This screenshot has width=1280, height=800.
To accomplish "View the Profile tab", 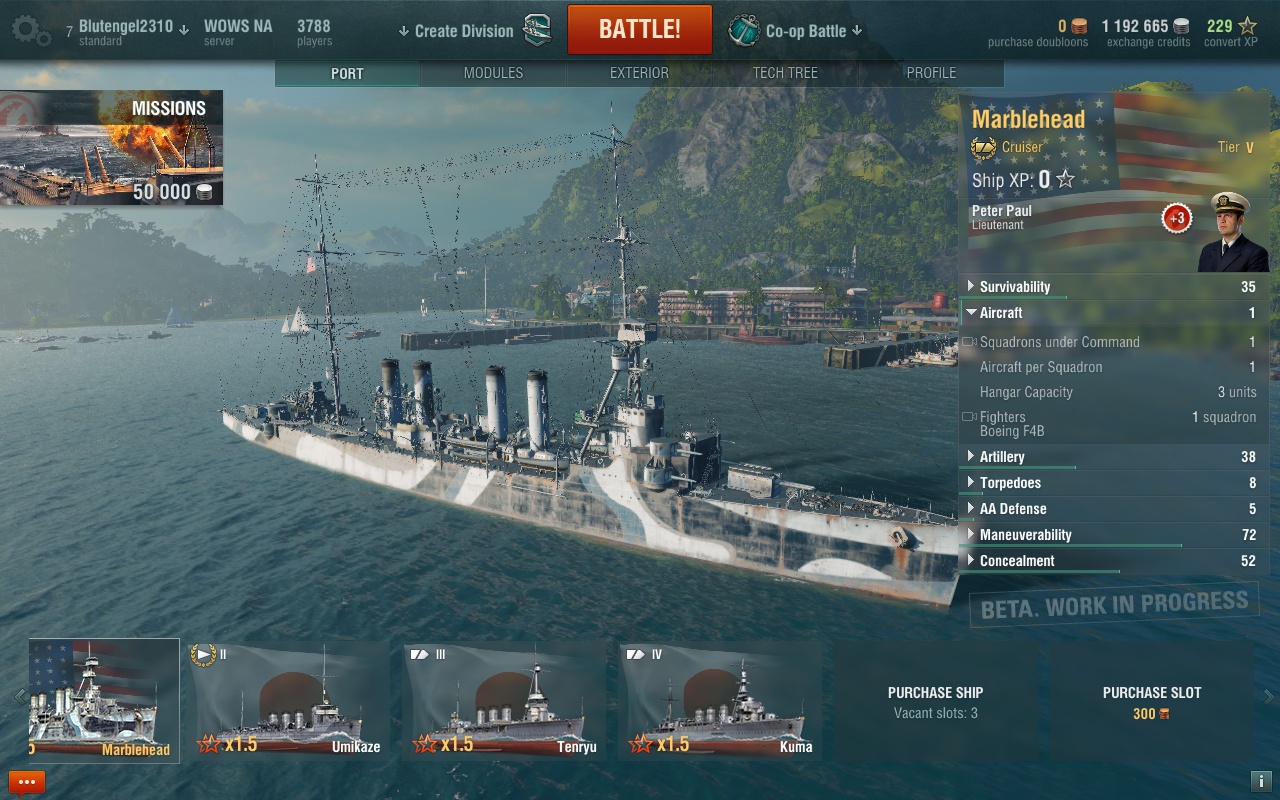I will (931, 73).
